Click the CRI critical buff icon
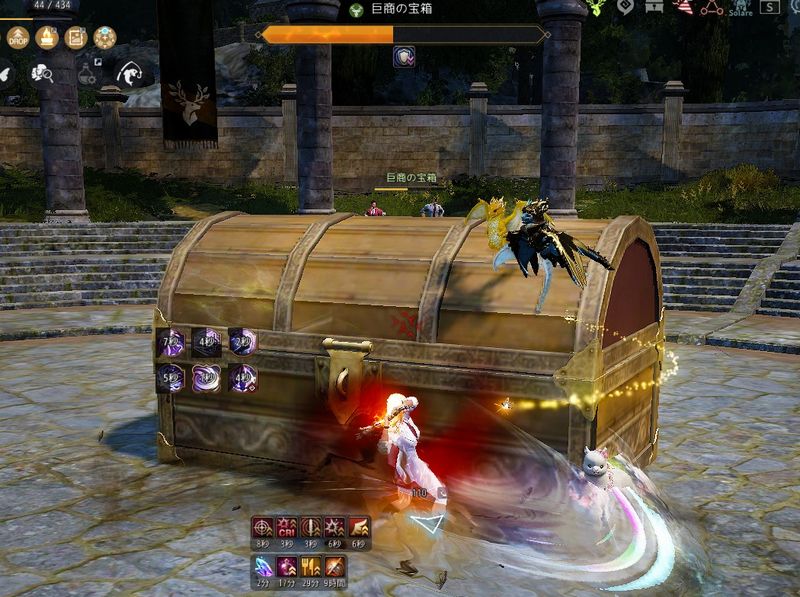Viewport: 800px width, 597px height. pyautogui.click(x=286, y=528)
